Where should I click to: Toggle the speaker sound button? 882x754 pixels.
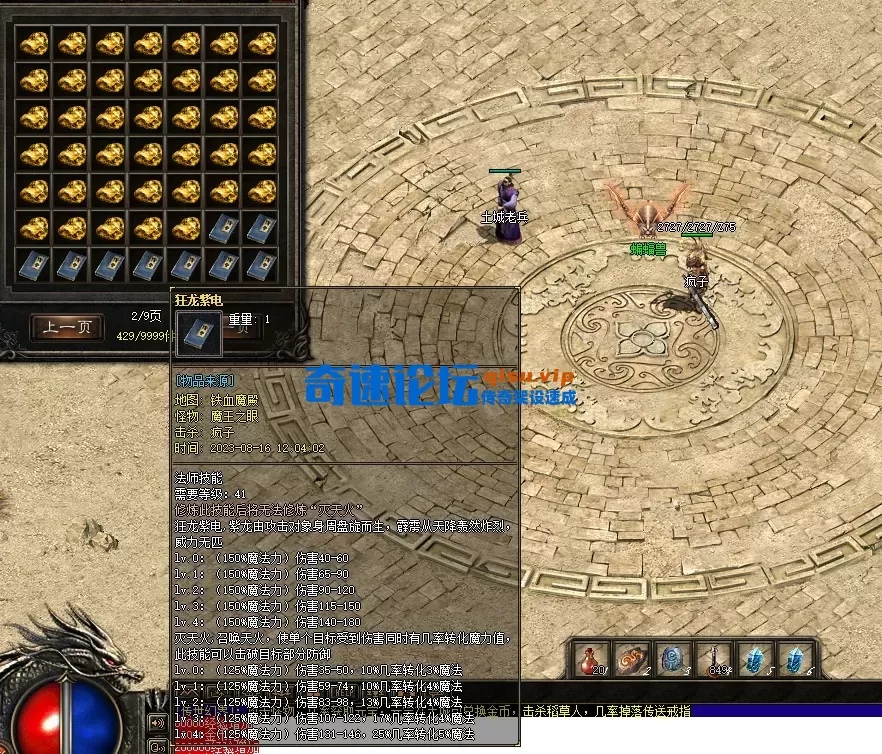point(157,722)
